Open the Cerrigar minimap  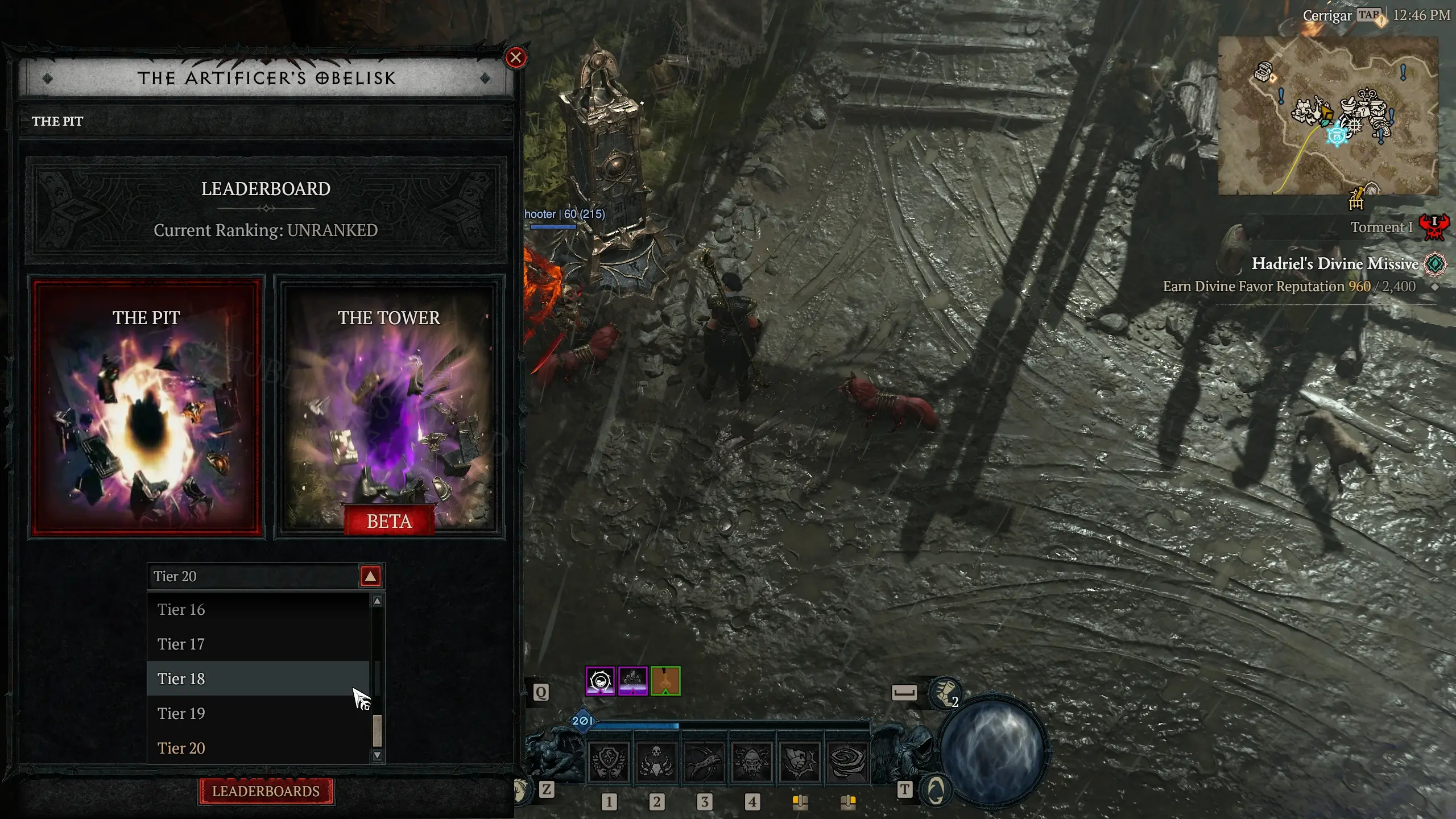coord(1327,115)
